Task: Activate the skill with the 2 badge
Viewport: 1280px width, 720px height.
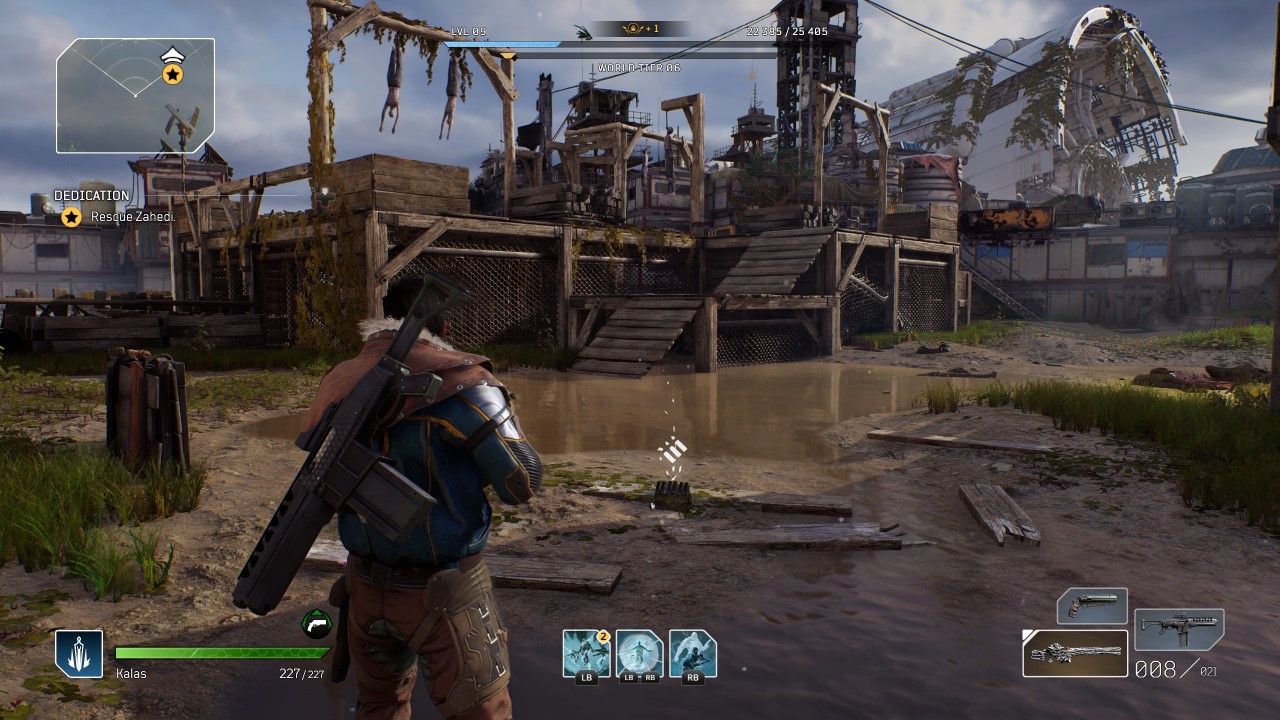Action: tap(585, 653)
